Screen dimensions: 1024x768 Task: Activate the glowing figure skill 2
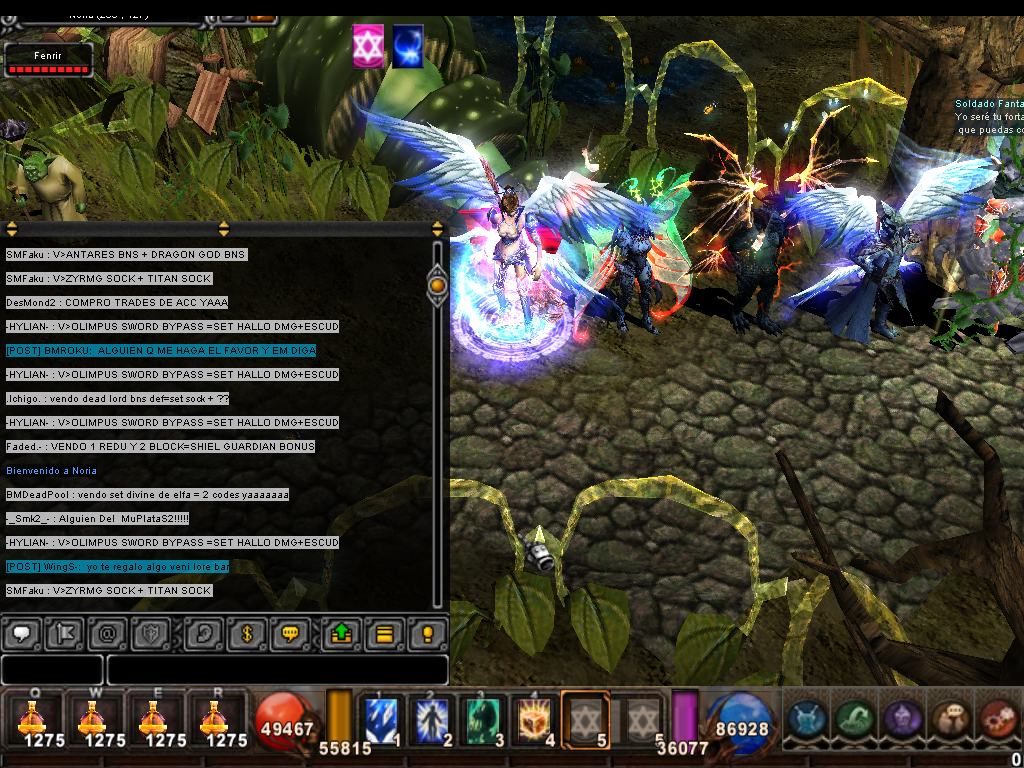(x=429, y=720)
